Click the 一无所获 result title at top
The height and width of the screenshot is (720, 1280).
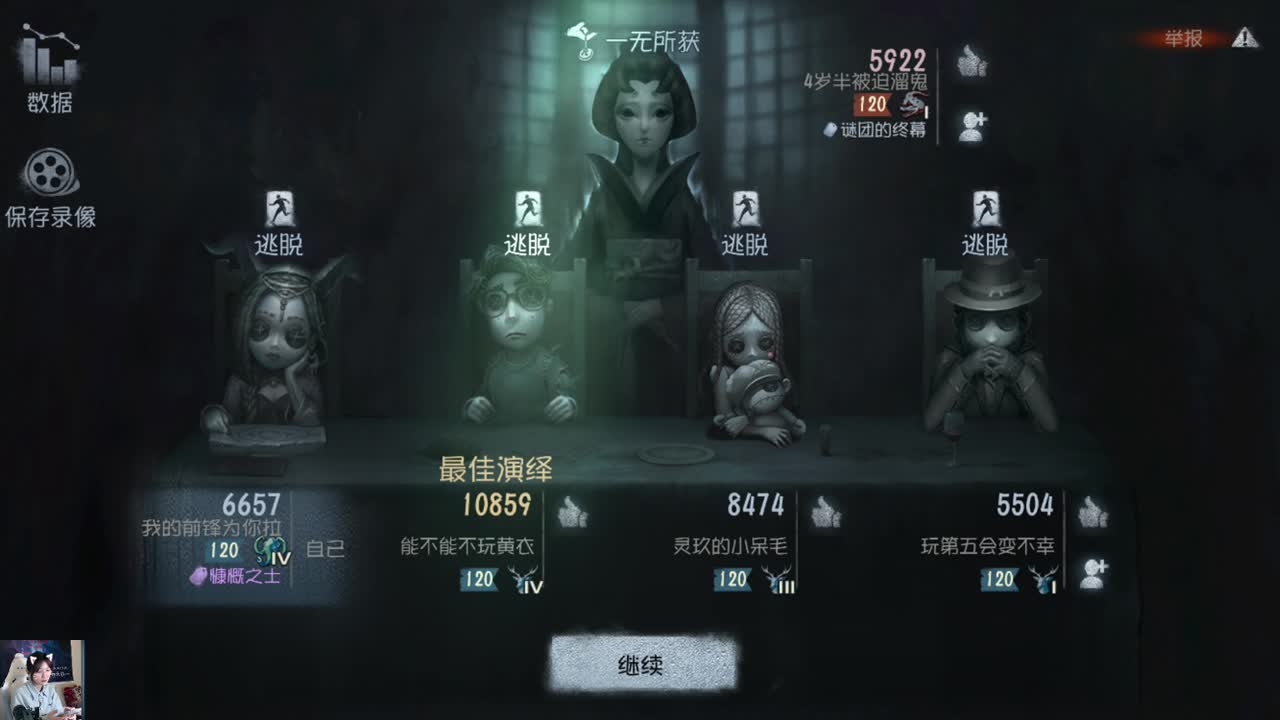coord(652,42)
